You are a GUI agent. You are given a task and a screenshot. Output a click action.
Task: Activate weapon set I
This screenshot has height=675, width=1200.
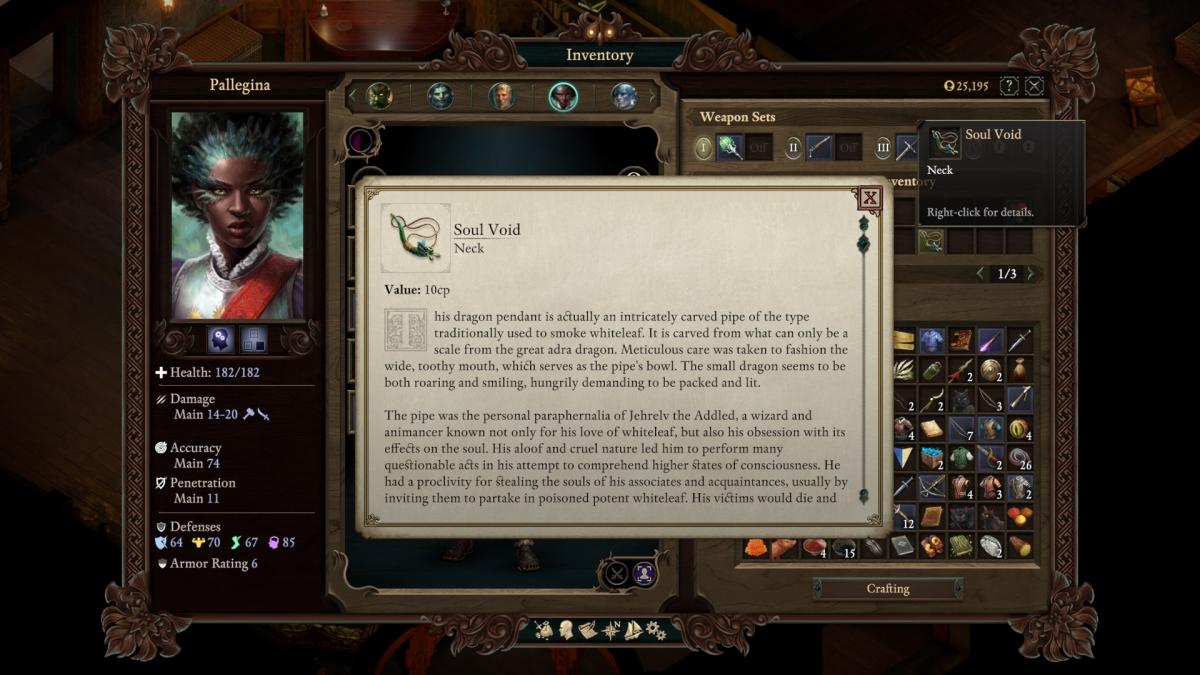point(703,148)
